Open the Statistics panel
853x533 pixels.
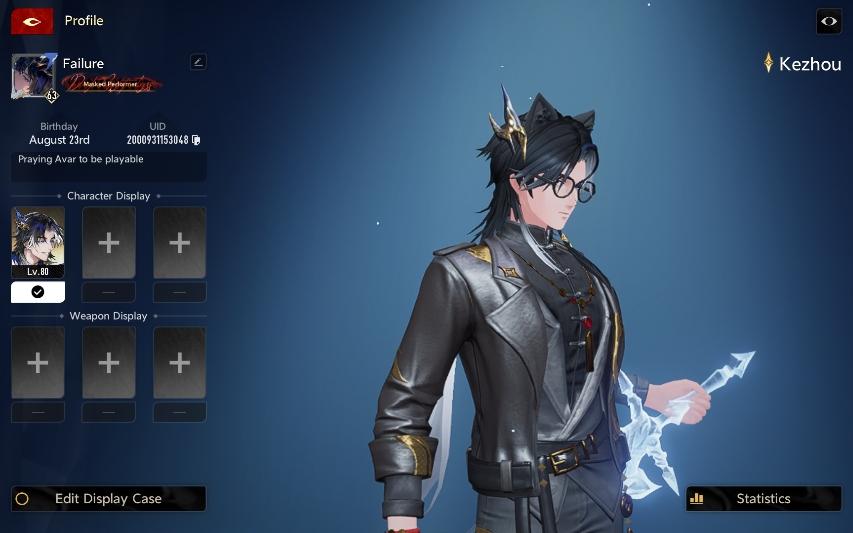coord(763,498)
